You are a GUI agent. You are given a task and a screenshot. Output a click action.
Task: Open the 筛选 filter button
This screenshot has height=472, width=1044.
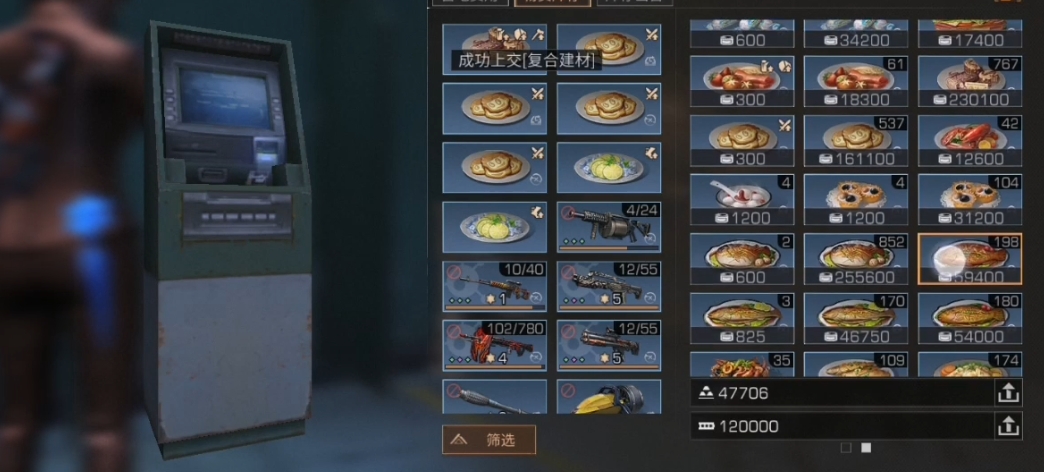coord(489,438)
